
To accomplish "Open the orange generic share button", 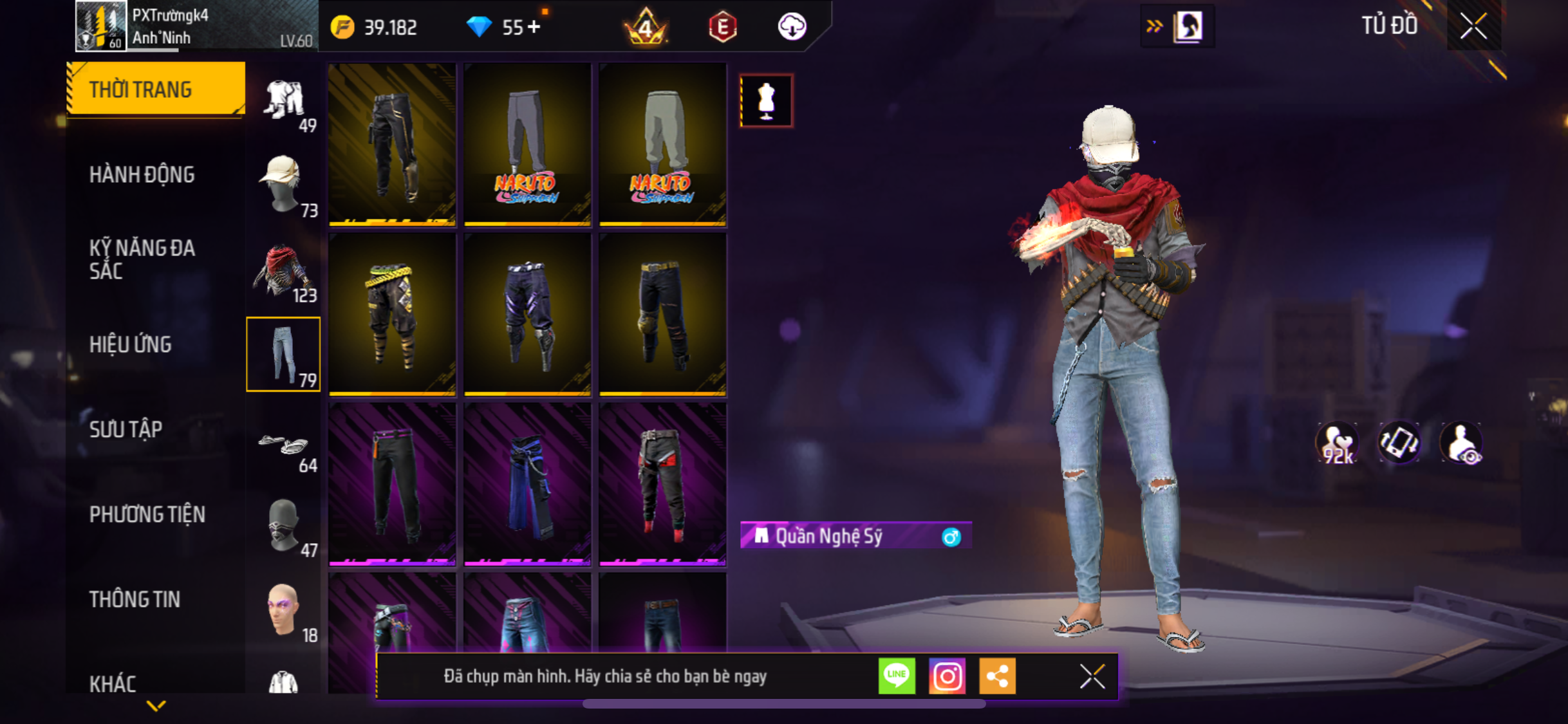I will pyautogui.click(x=997, y=676).
